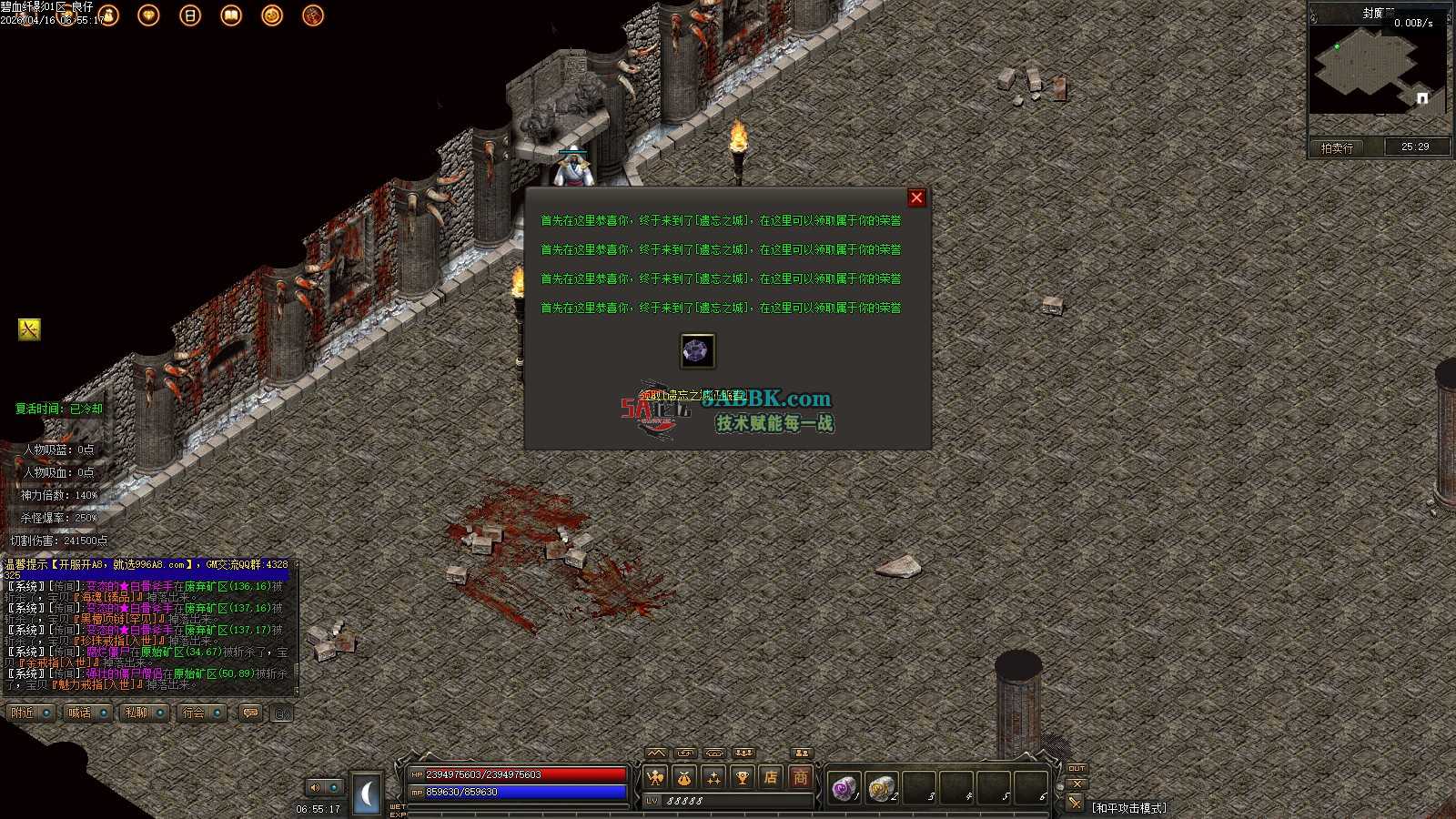Switch chat to the 私聊 (Private) channel
Image resolution: width=1456 pixels, height=819 pixels.
pyautogui.click(x=136, y=713)
